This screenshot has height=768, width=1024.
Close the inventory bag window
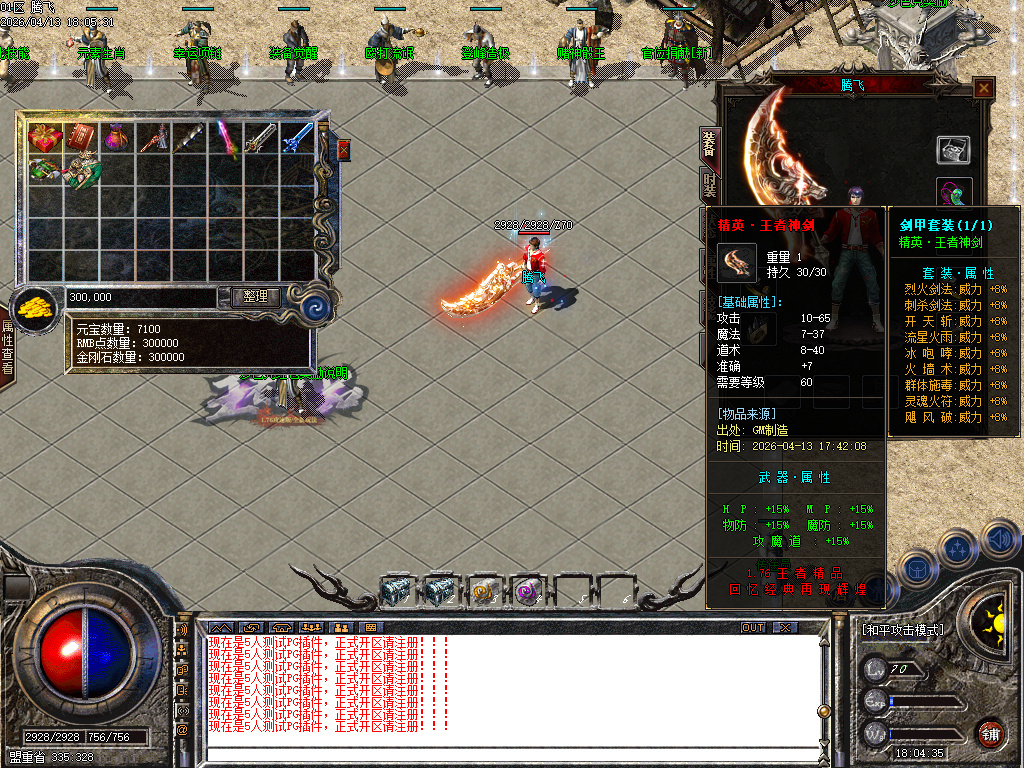point(344,150)
